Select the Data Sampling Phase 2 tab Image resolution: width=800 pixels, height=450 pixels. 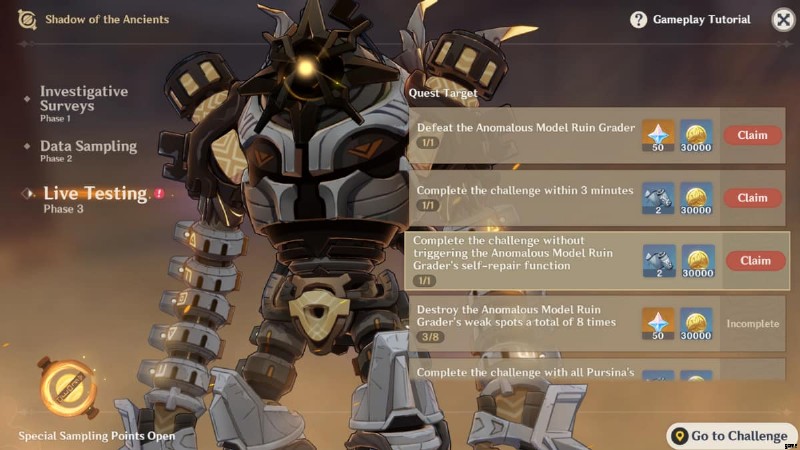(88, 149)
